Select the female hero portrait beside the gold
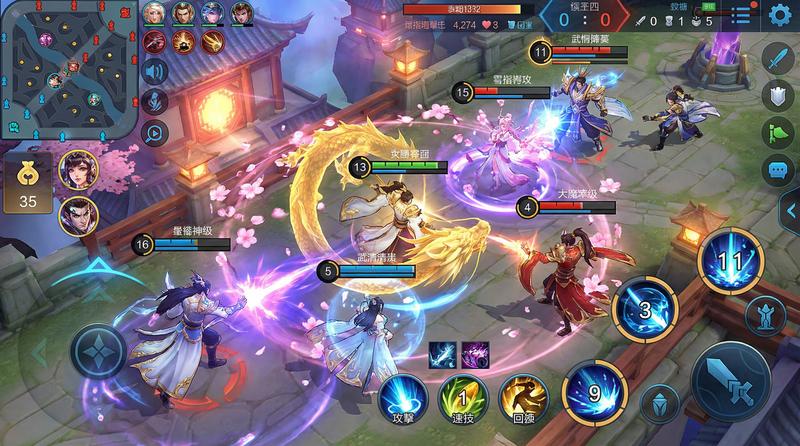The width and height of the screenshot is (800, 446). tap(77, 170)
